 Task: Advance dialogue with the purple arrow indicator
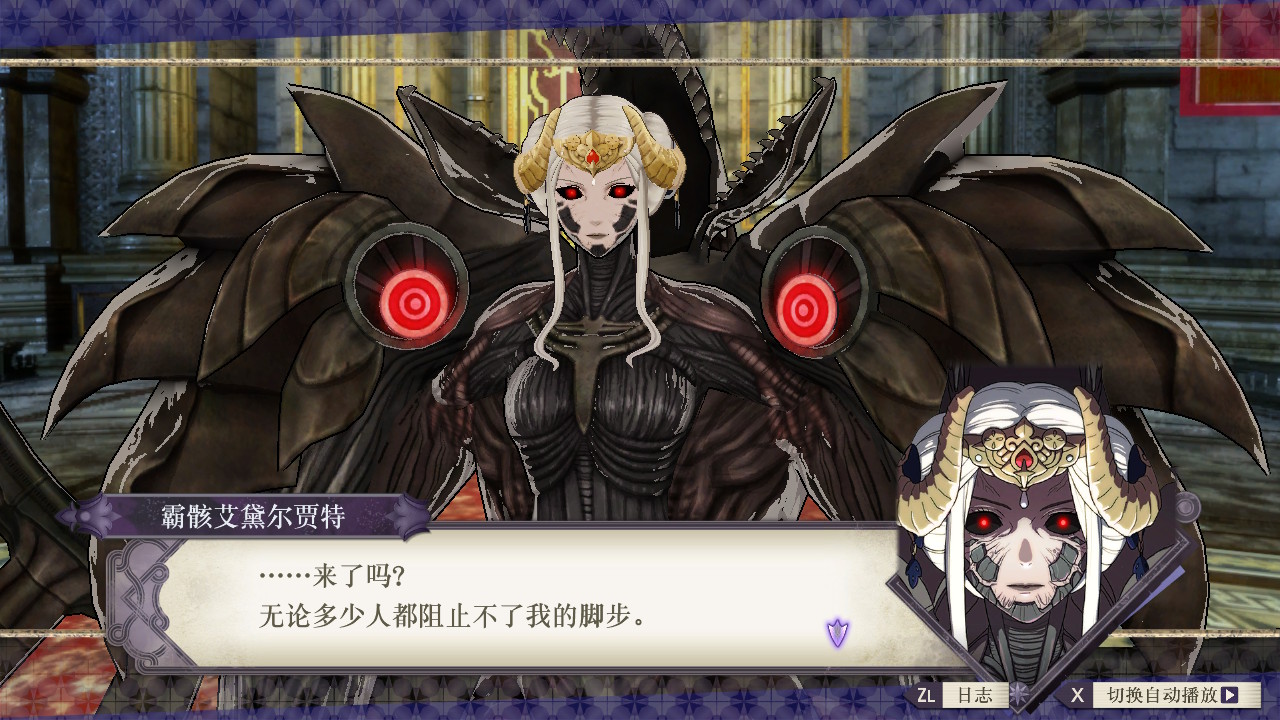pos(837,632)
